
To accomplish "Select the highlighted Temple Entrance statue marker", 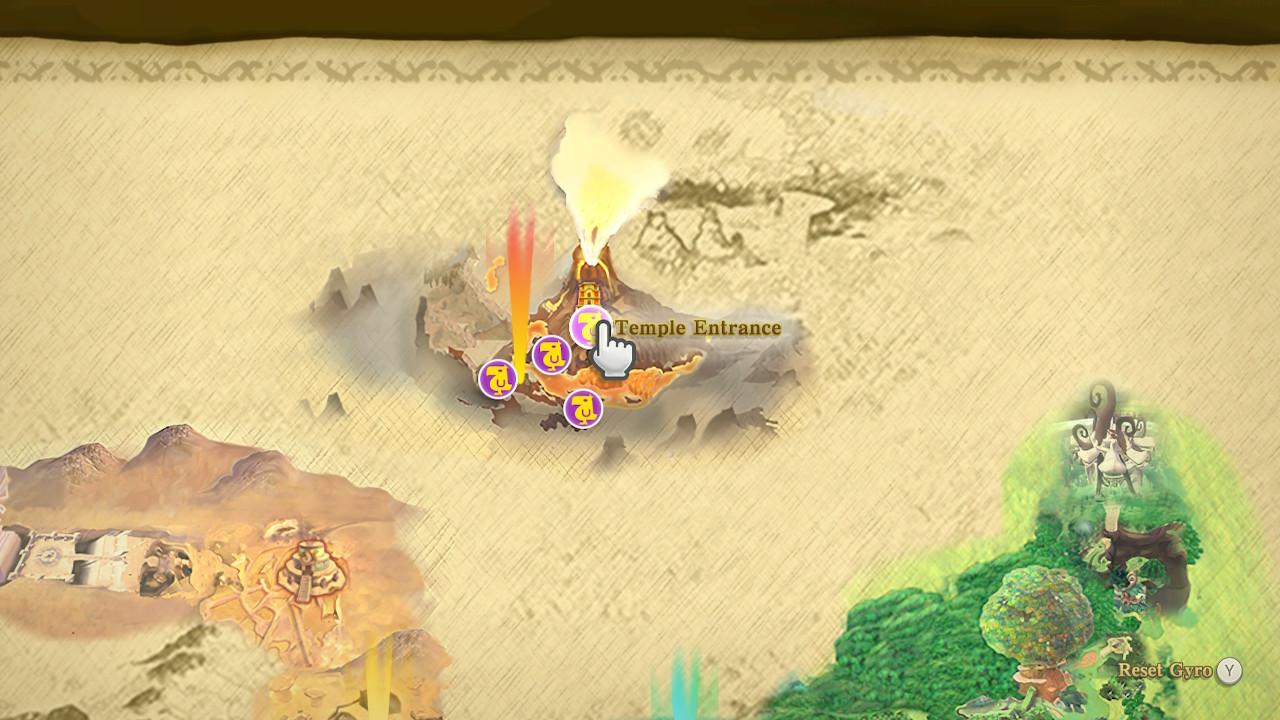I will point(589,326).
